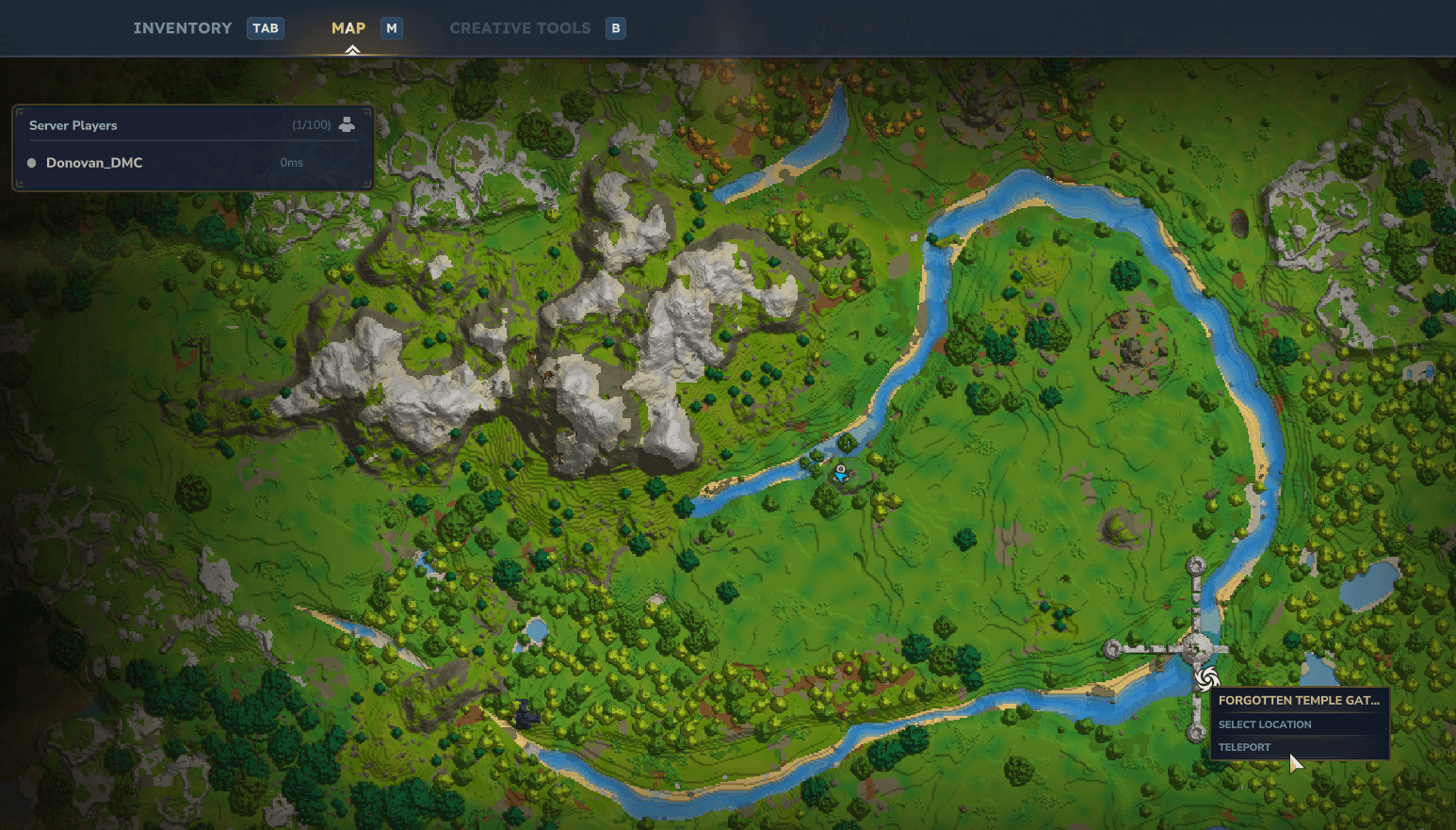Screen dimensions: 1456x830
Task: Click the server players person icon
Action: pyautogui.click(x=347, y=124)
